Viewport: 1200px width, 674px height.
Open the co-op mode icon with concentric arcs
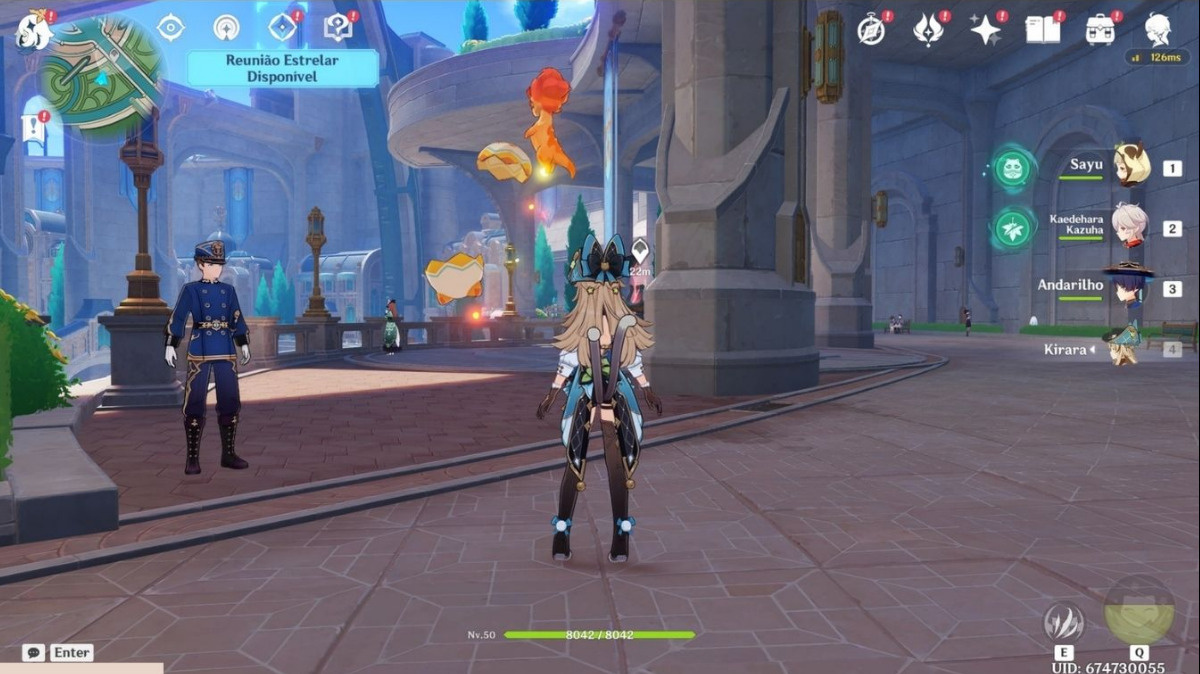click(227, 27)
